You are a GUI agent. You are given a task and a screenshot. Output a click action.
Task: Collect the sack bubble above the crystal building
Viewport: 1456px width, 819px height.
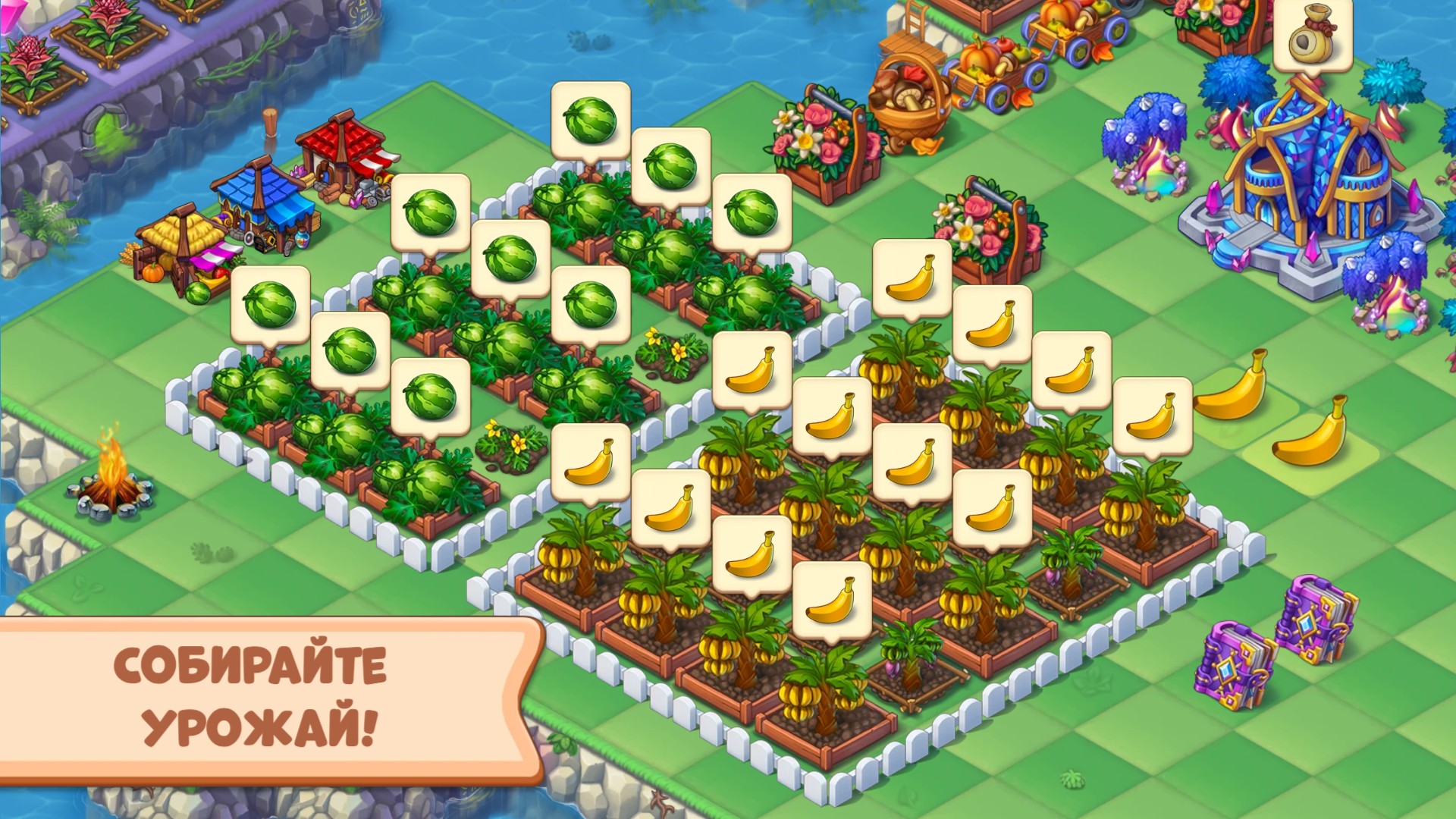pos(1313,35)
